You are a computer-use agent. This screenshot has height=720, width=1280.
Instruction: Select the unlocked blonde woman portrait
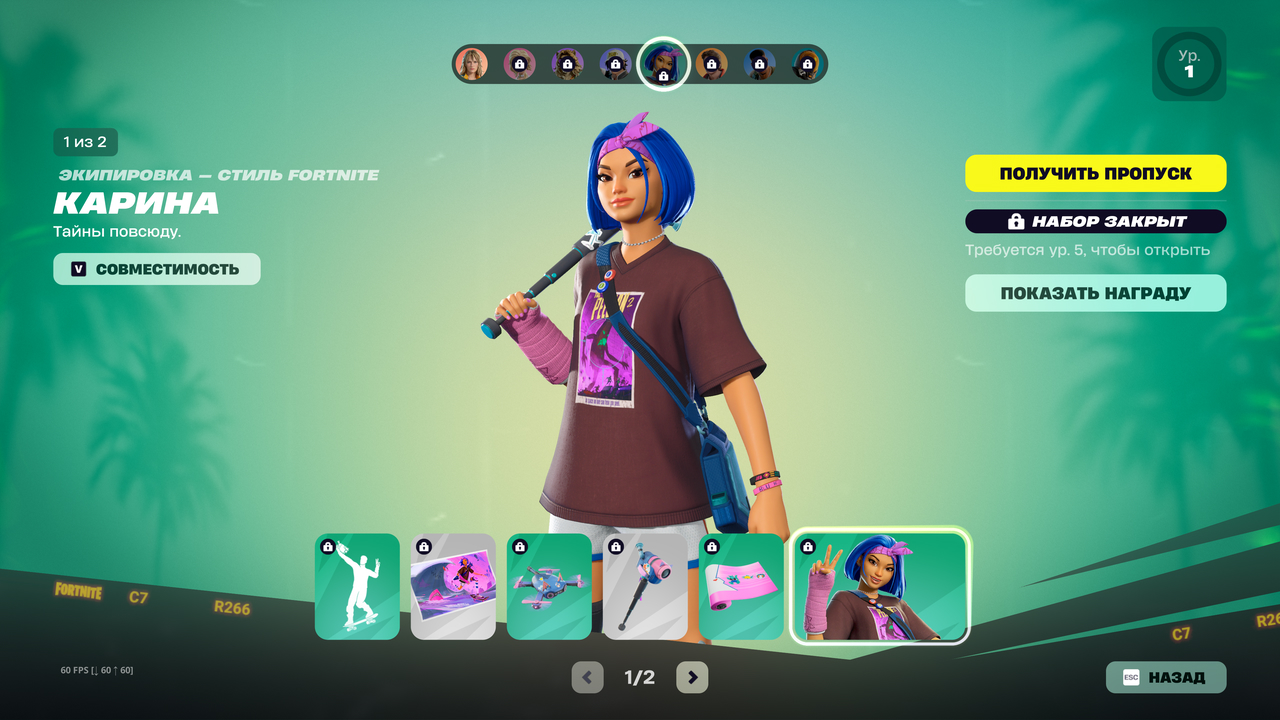click(471, 64)
